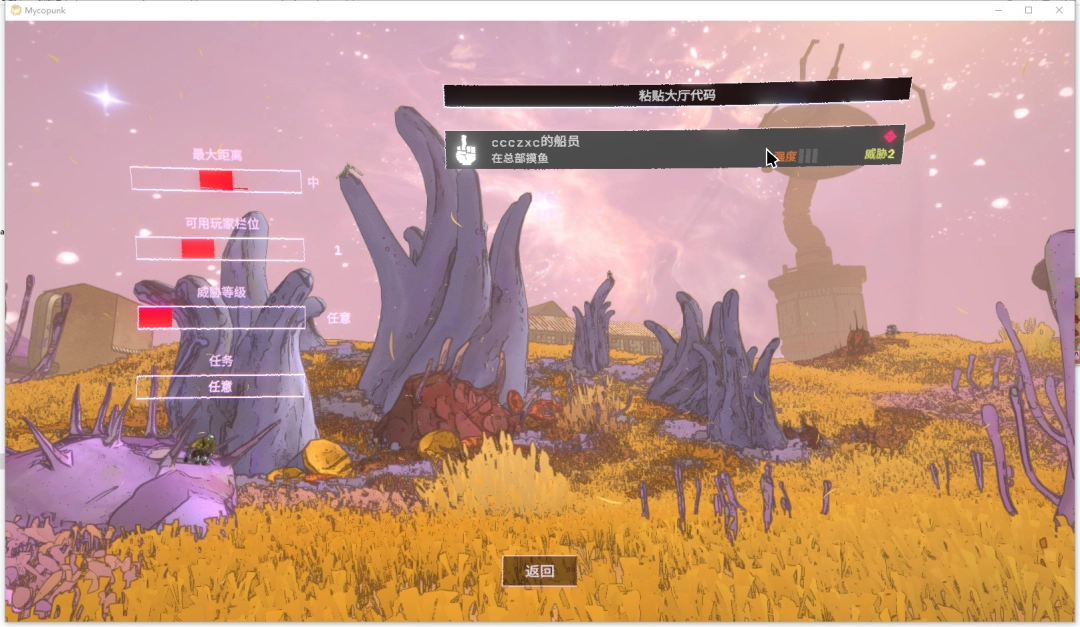
Task: Close the Mycopunk window
Action: 1059,10
